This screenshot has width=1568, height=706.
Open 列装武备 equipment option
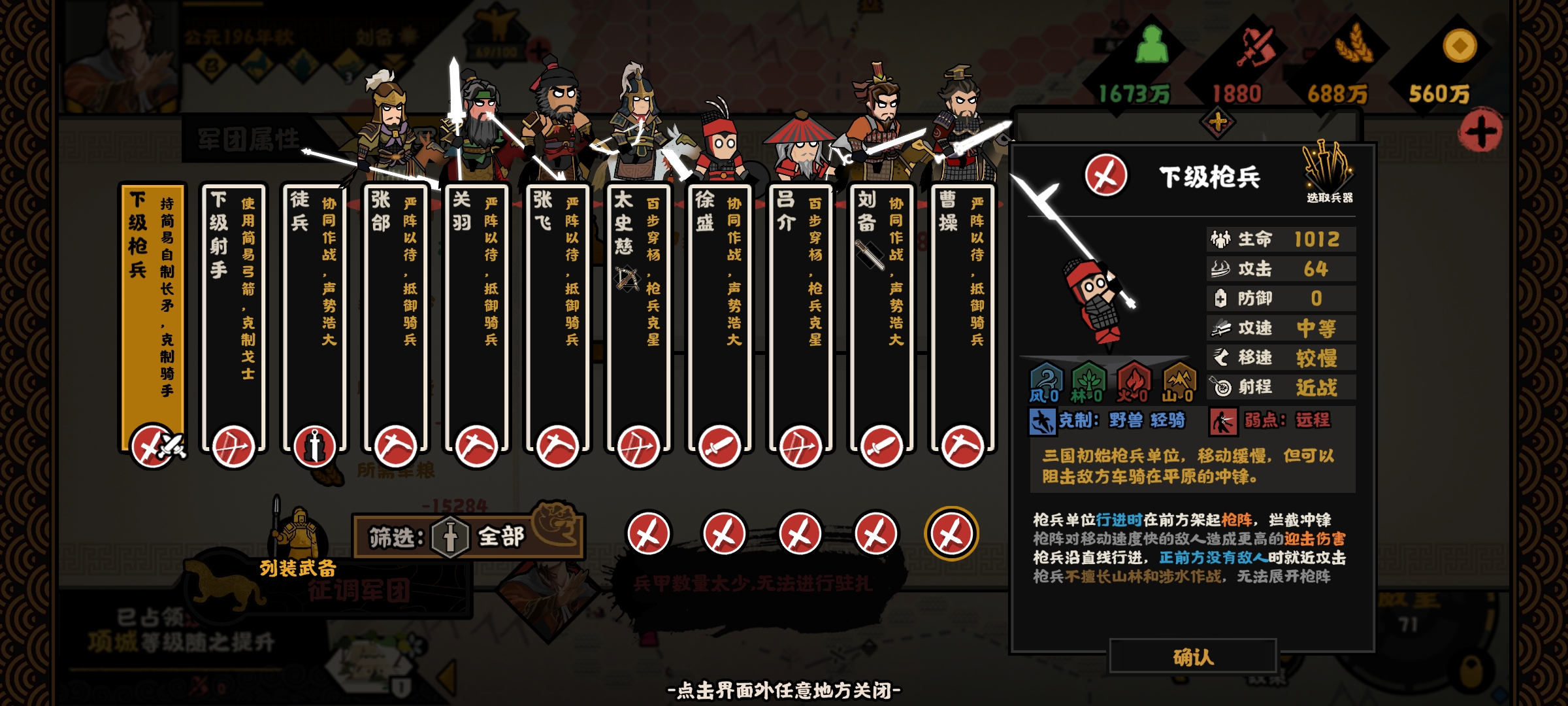coord(298,549)
